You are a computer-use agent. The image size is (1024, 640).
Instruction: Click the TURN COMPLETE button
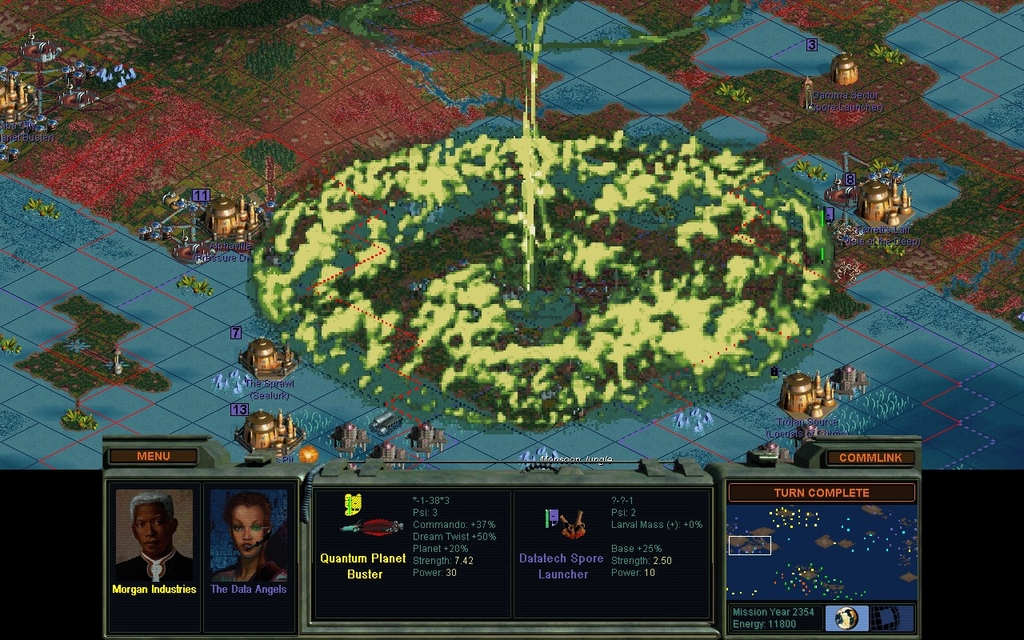[x=821, y=493]
